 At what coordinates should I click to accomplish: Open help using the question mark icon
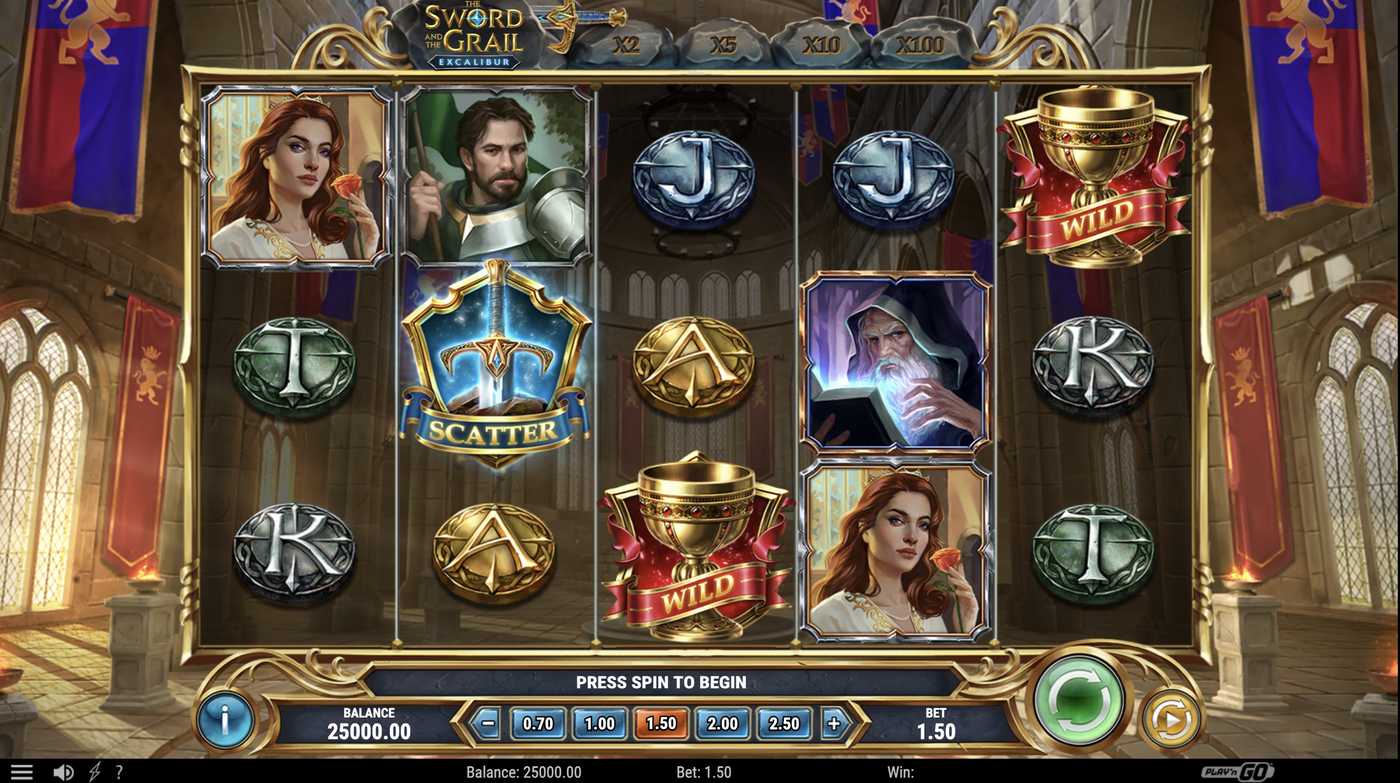[119, 770]
